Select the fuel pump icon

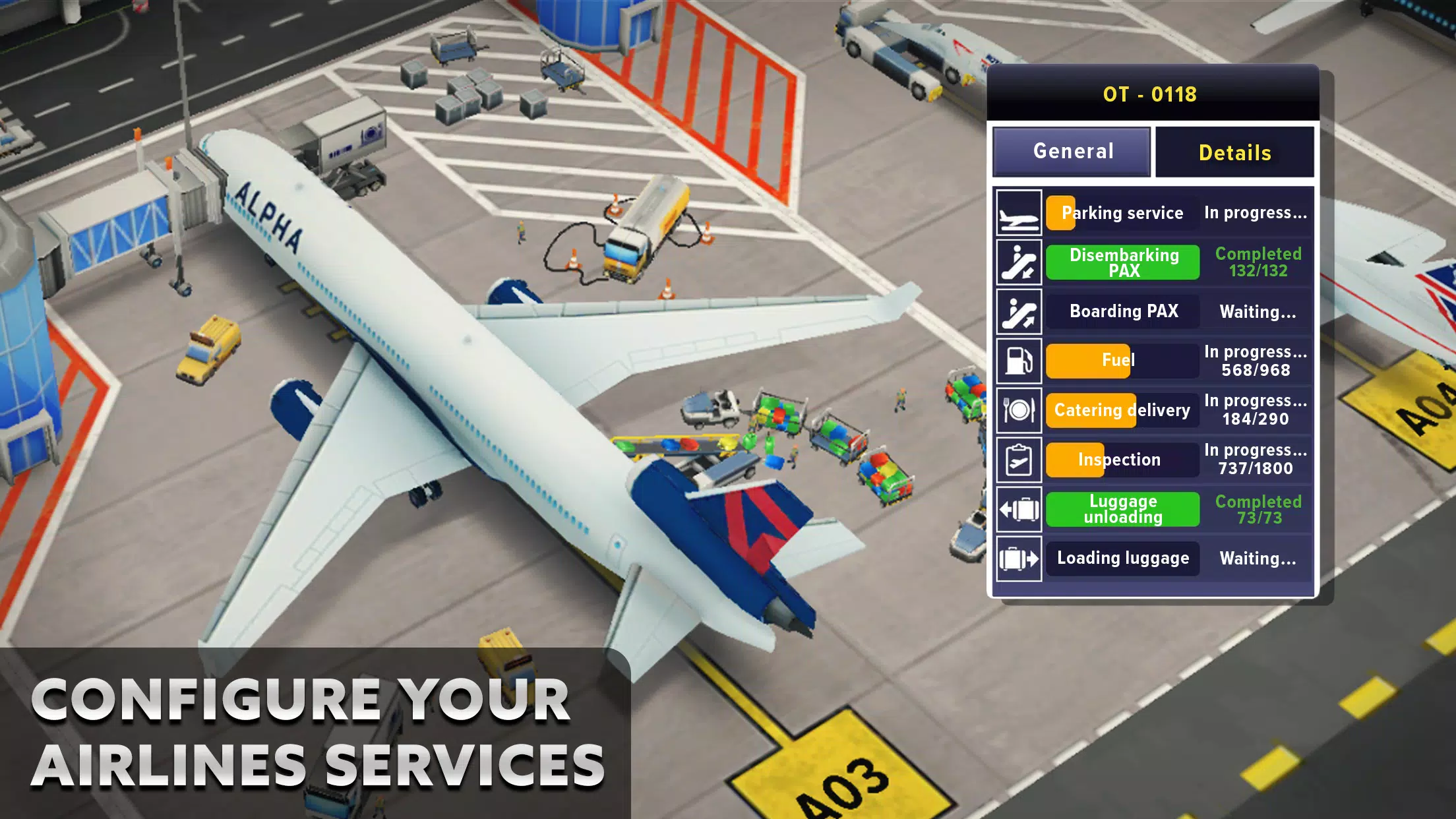click(1019, 361)
